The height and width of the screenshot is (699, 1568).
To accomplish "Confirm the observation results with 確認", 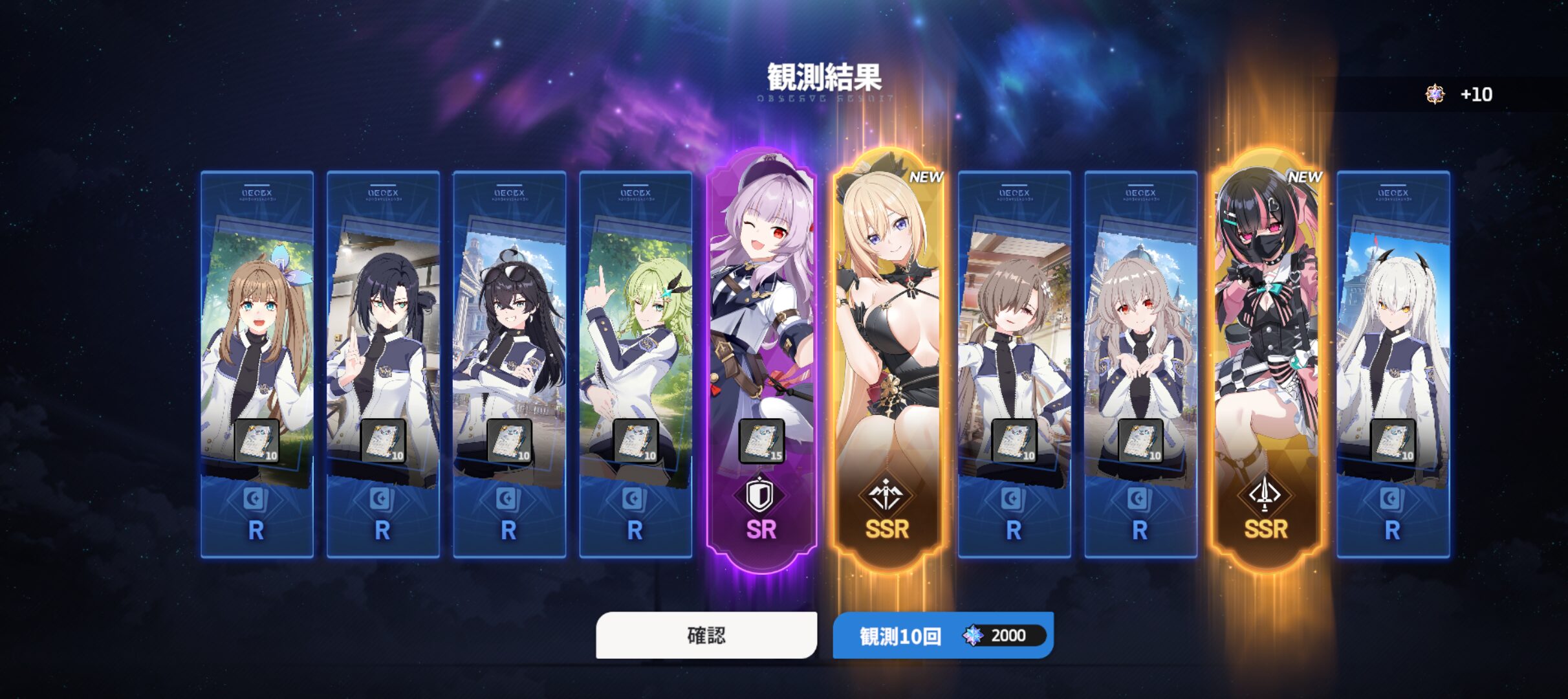I will point(706,635).
